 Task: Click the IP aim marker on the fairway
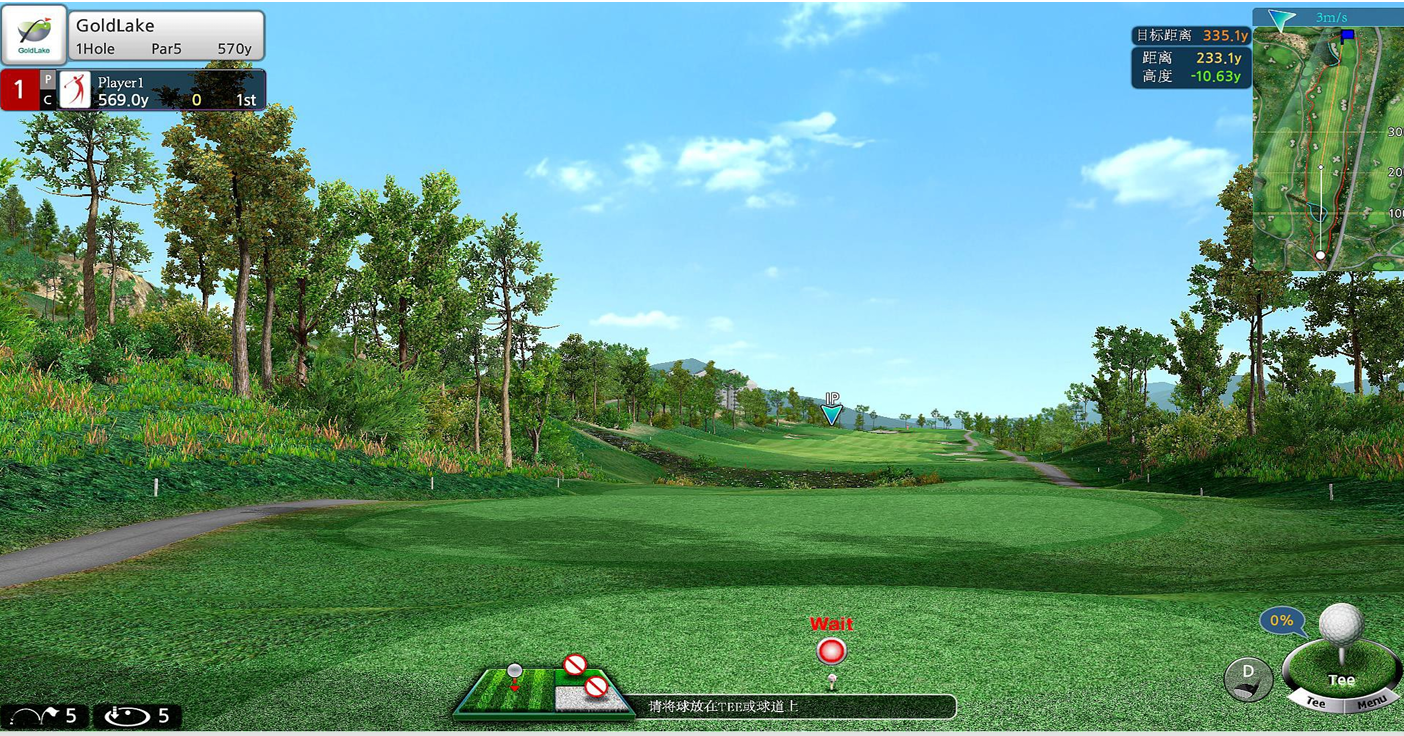click(x=831, y=410)
